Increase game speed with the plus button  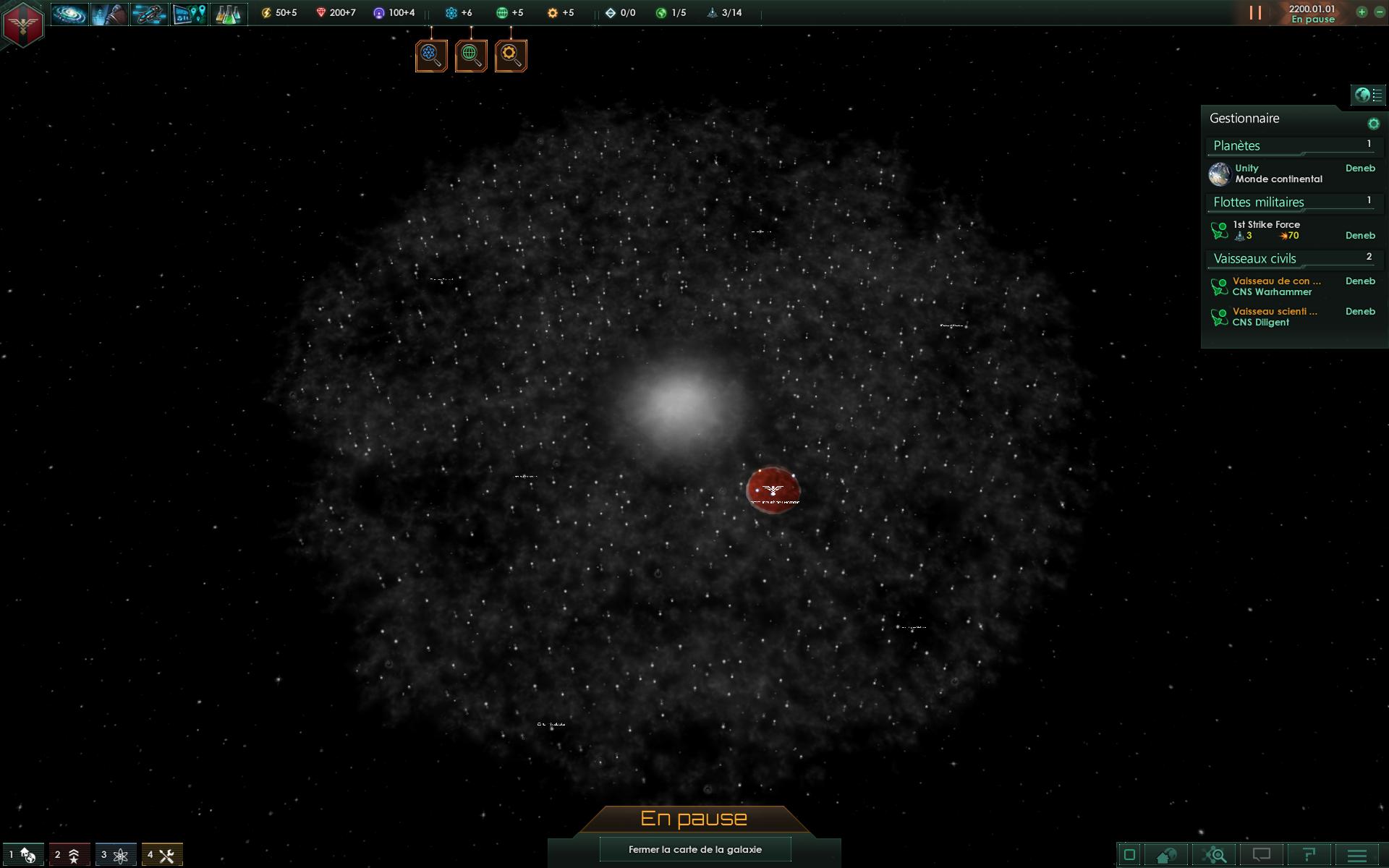click(1362, 12)
